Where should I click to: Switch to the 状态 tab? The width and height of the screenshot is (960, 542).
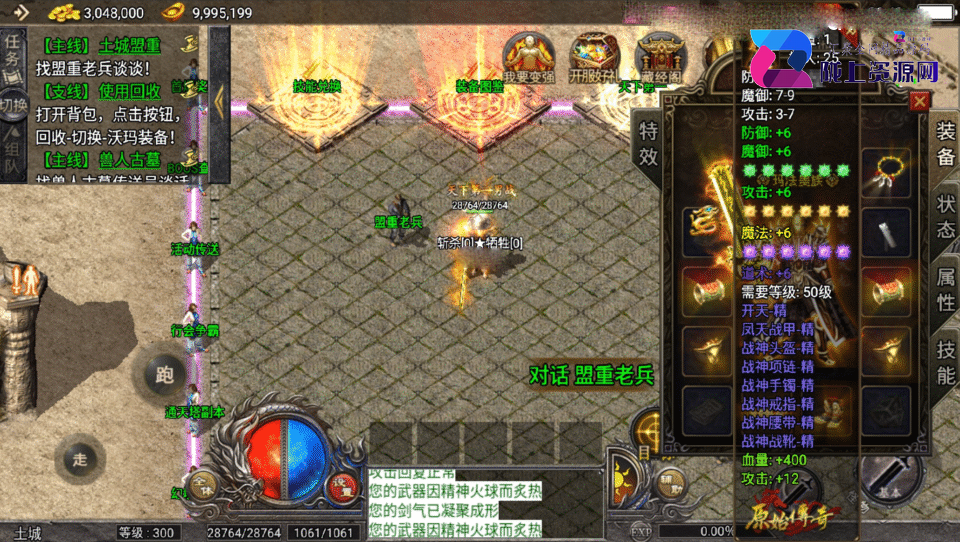[x=945, y=215]
